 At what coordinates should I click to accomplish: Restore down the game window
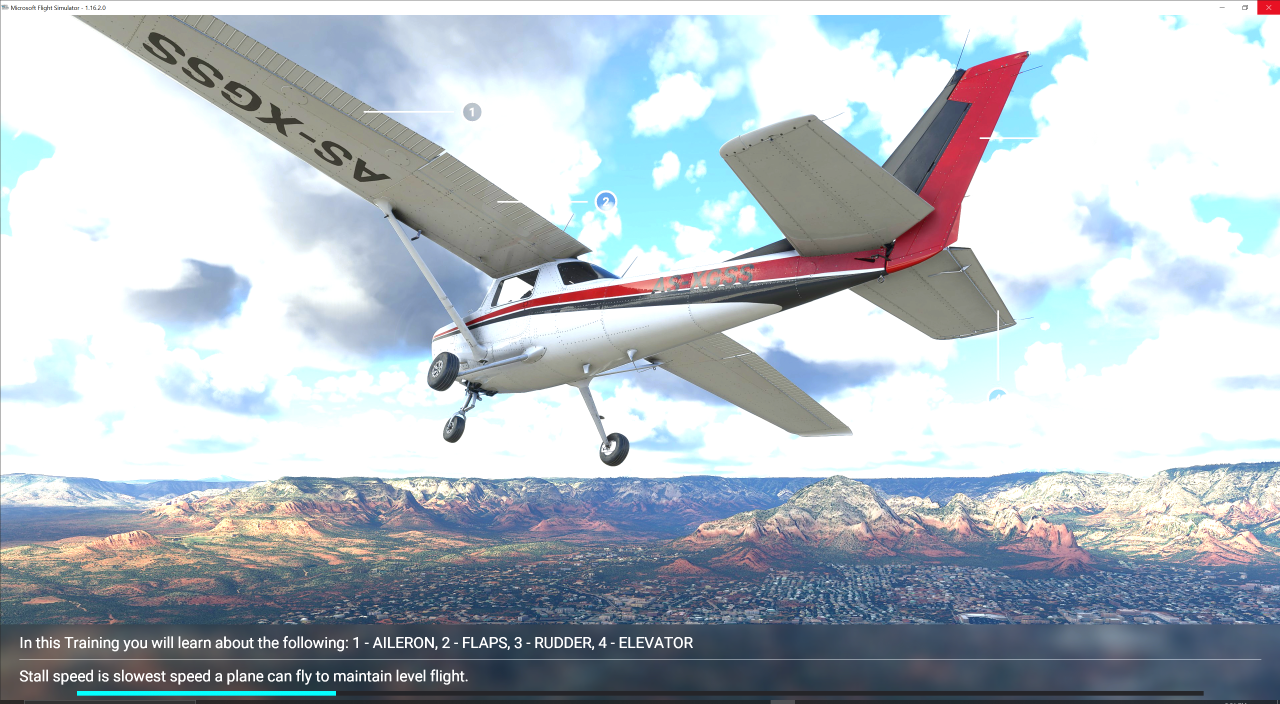coord(1245,7)
